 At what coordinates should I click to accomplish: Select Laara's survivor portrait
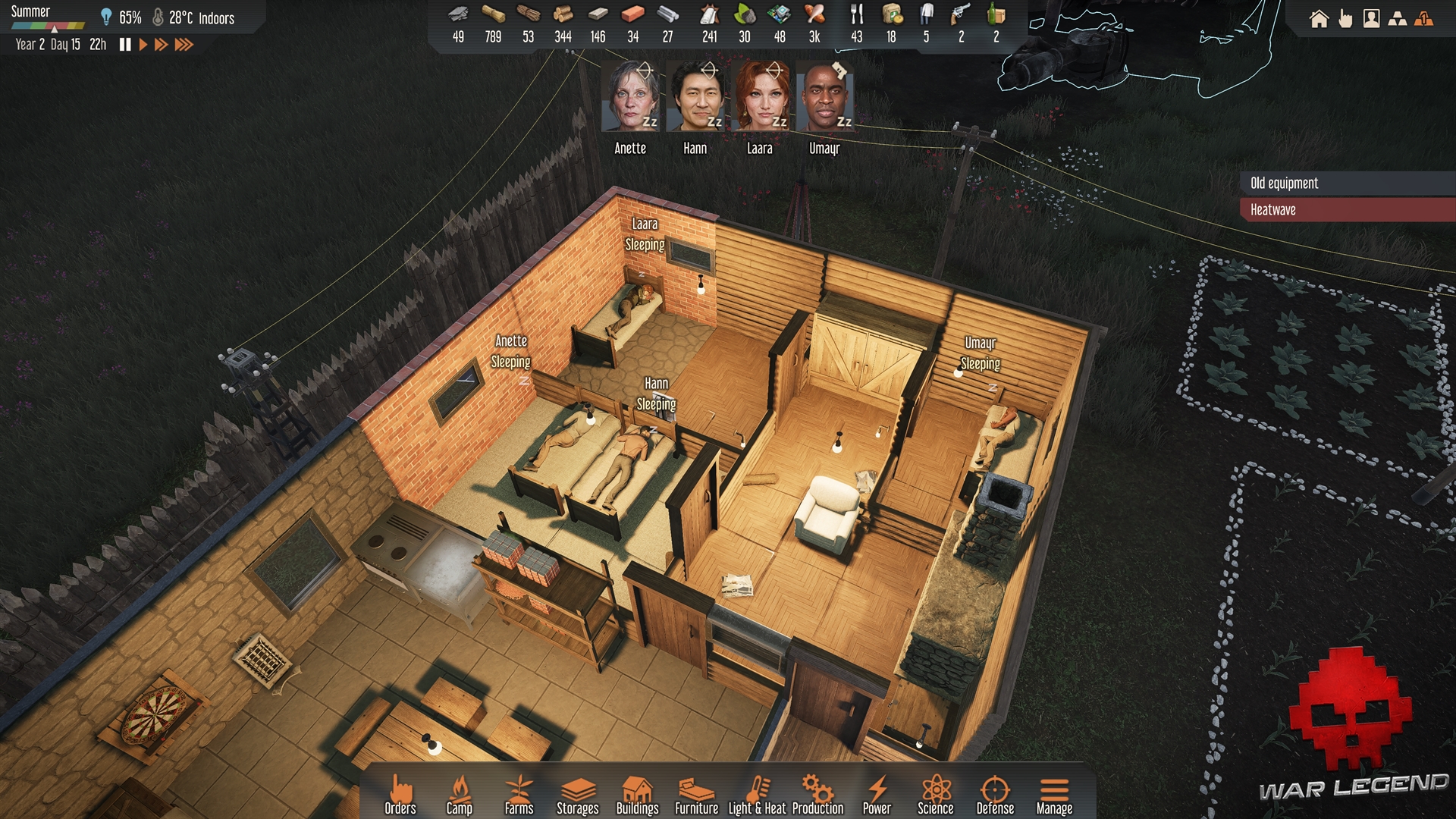pyautogui.click(x=760, y=97)
